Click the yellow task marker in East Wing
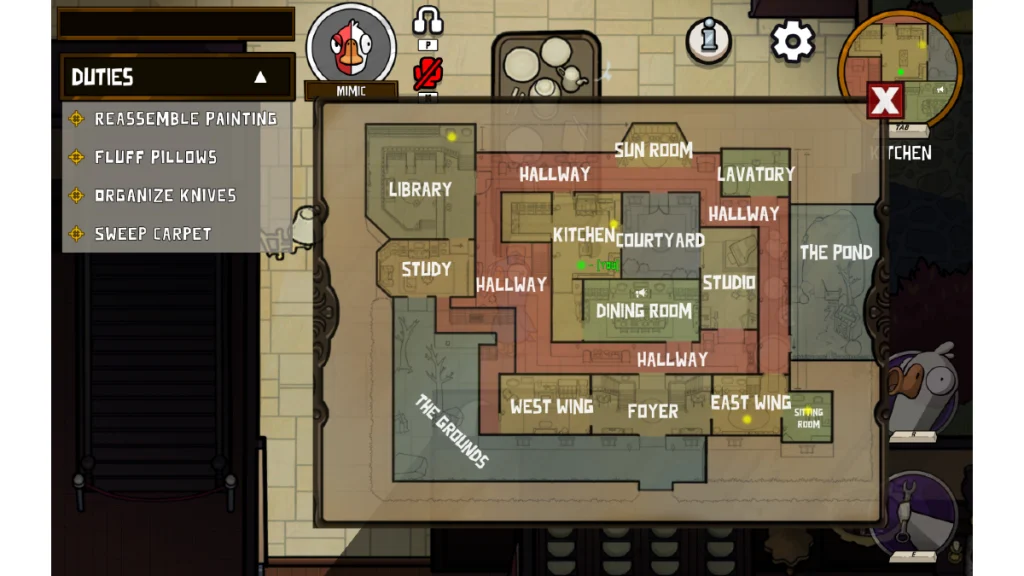Screen dimensions: 1024x576 coord(746,420)
